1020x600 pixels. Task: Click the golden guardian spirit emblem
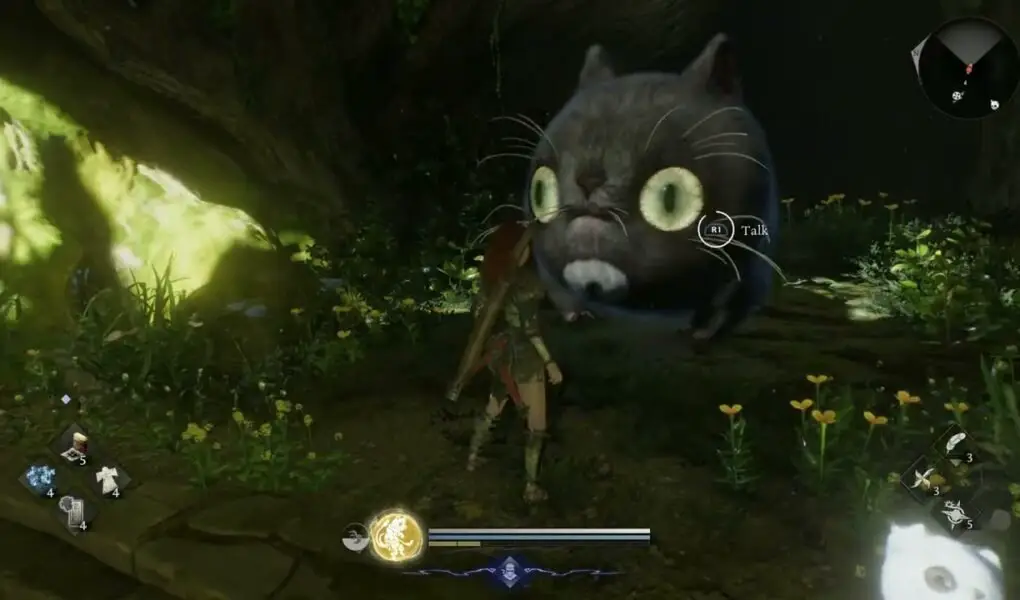click(x=396, y=536)
